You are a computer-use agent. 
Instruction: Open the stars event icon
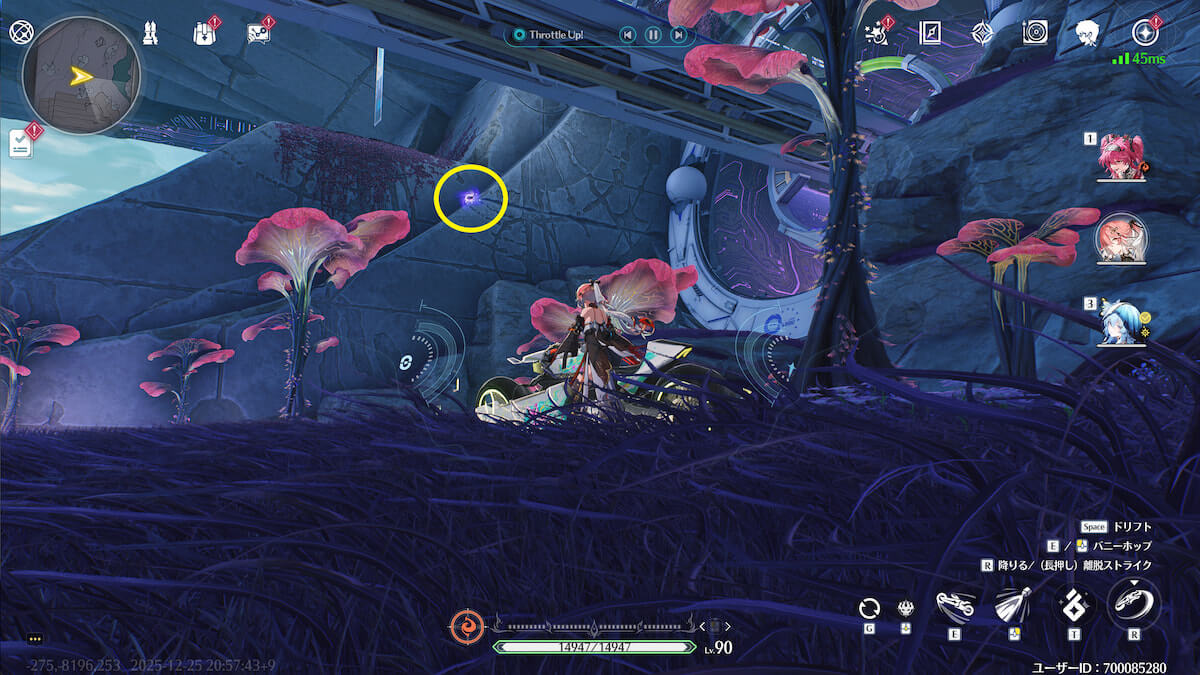pos(877,33)
